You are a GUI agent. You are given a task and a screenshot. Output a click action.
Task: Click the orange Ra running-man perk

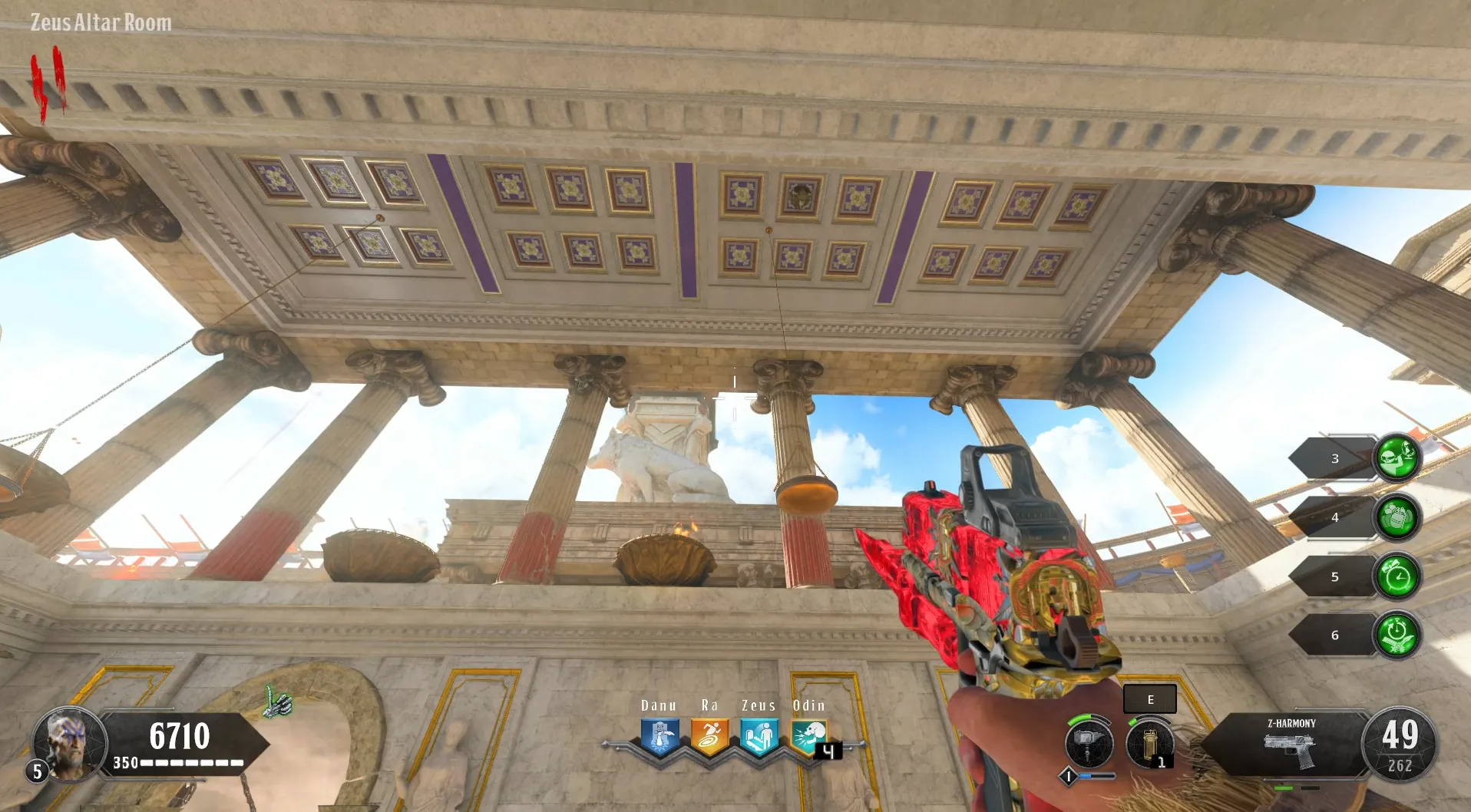coord(709,737)
